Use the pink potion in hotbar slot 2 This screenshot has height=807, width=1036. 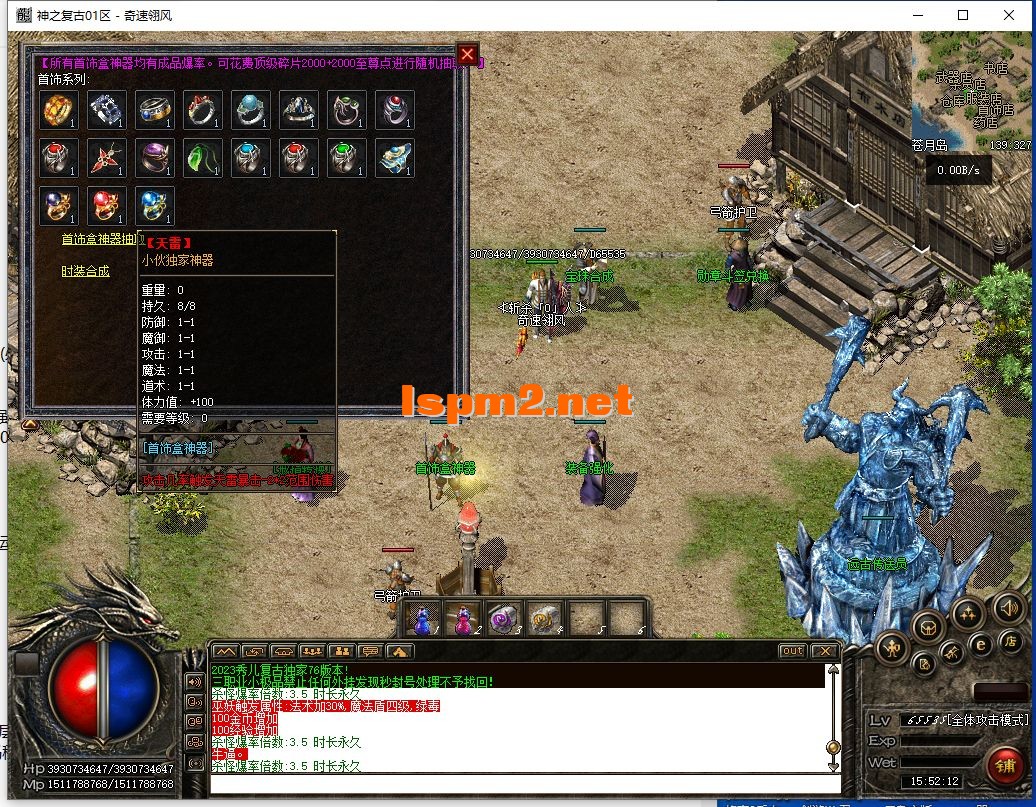pyautogui.click(x=463, y=619)
